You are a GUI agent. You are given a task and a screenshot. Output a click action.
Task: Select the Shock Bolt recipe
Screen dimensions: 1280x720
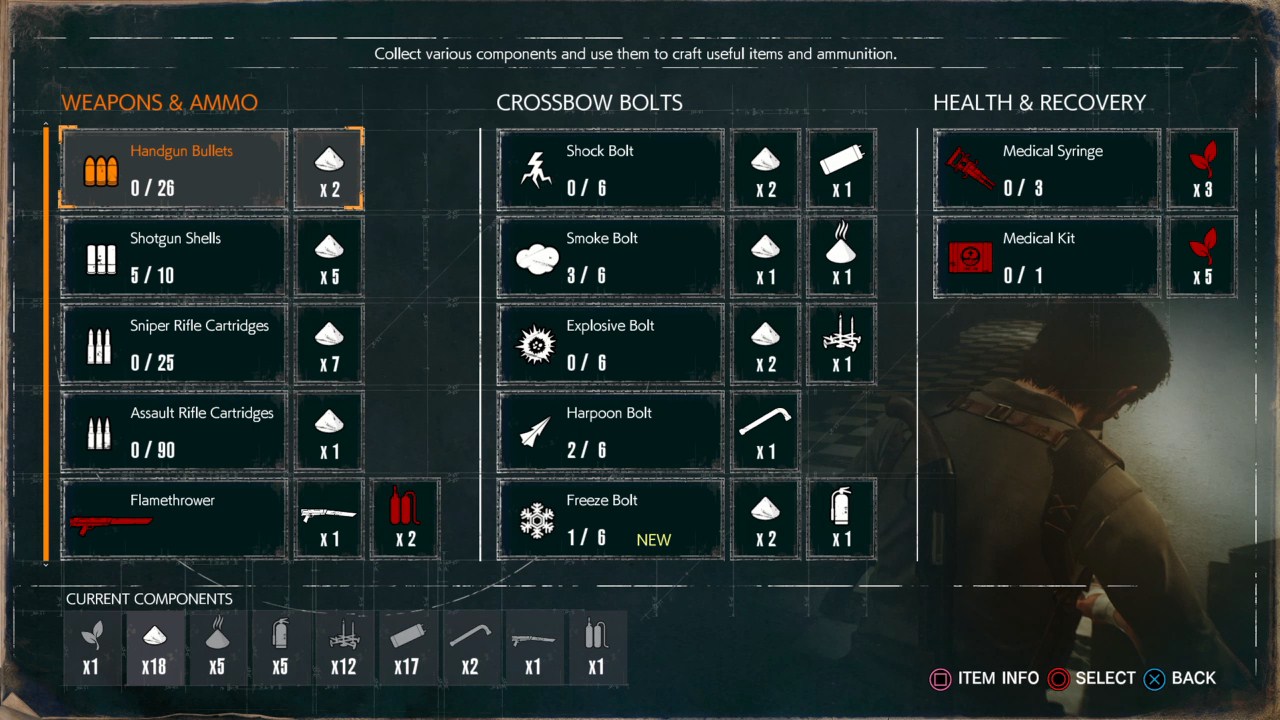coord(610,169)
